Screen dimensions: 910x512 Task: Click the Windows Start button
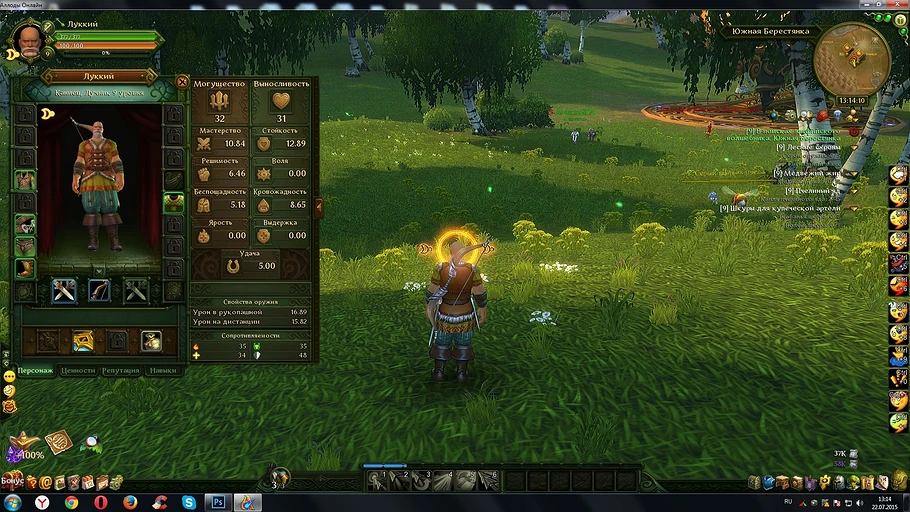[x=12, y=502]
